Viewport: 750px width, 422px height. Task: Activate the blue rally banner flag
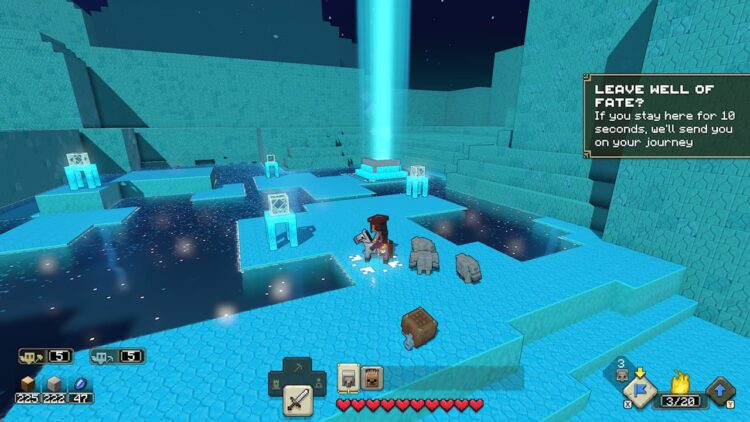tap(639, 390)
